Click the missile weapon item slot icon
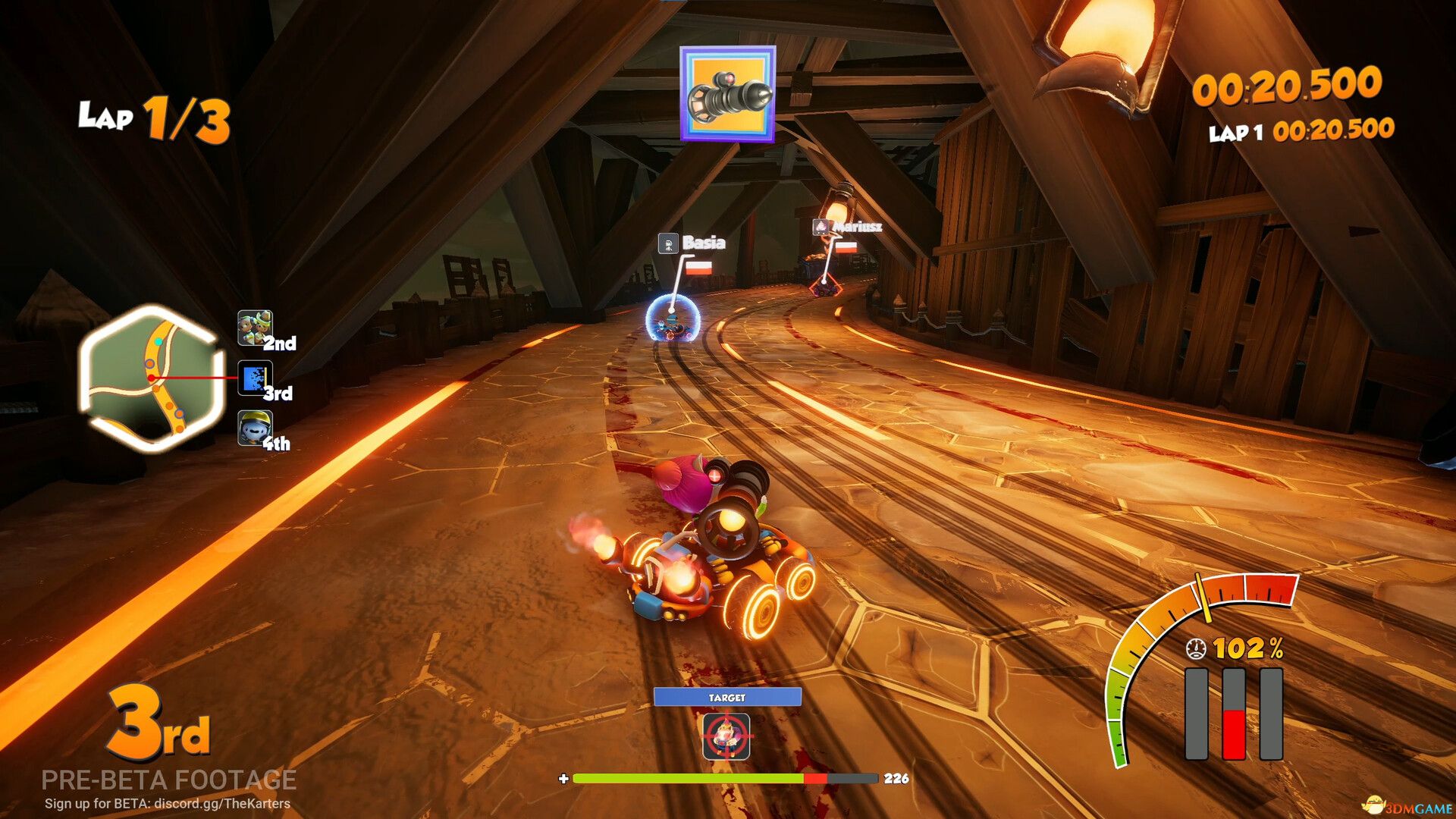The width and height of the screenshot is (1456, 819). [x=729, y=96]
